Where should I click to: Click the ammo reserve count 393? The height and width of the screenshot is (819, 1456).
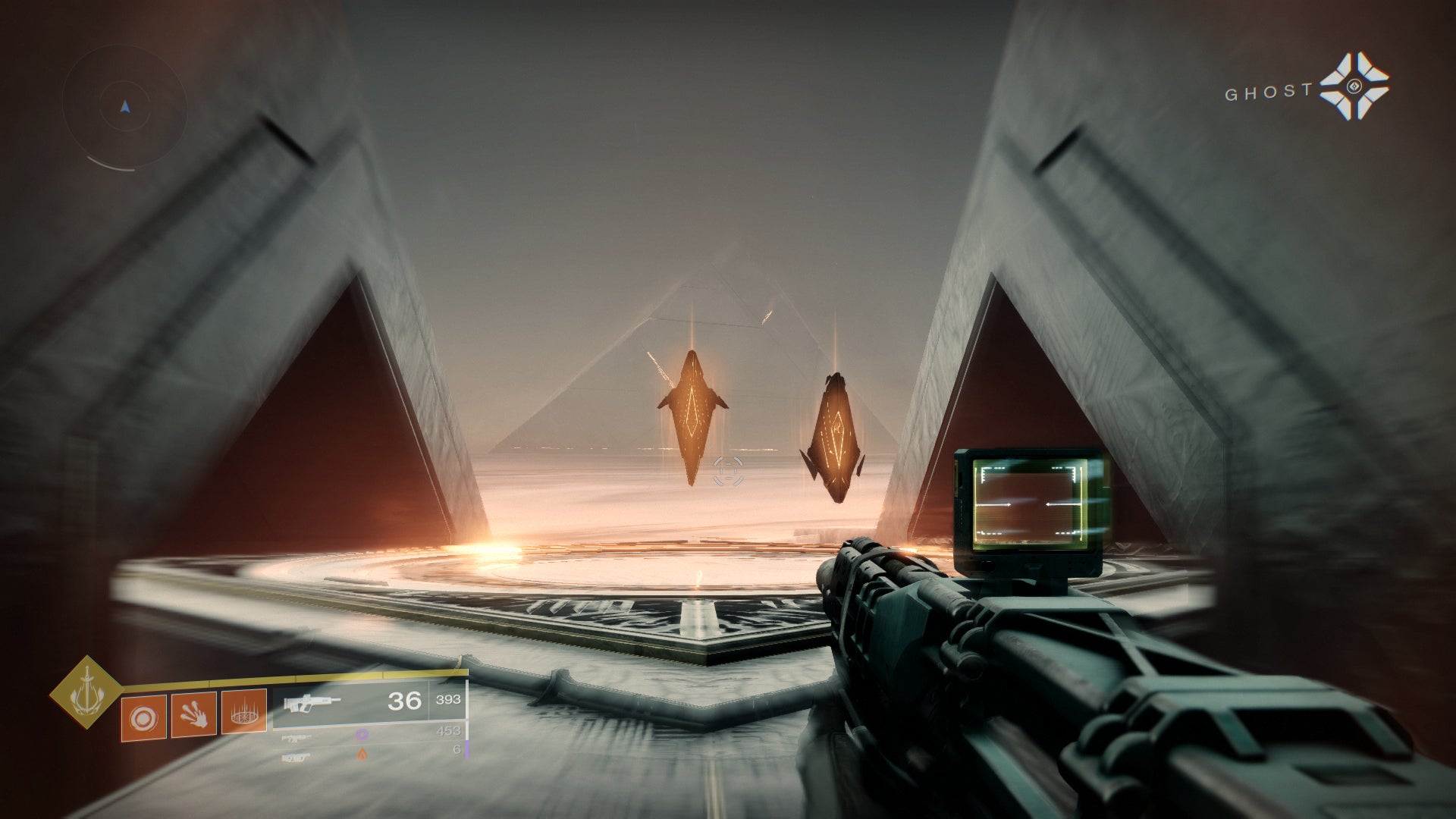[448, 701]
